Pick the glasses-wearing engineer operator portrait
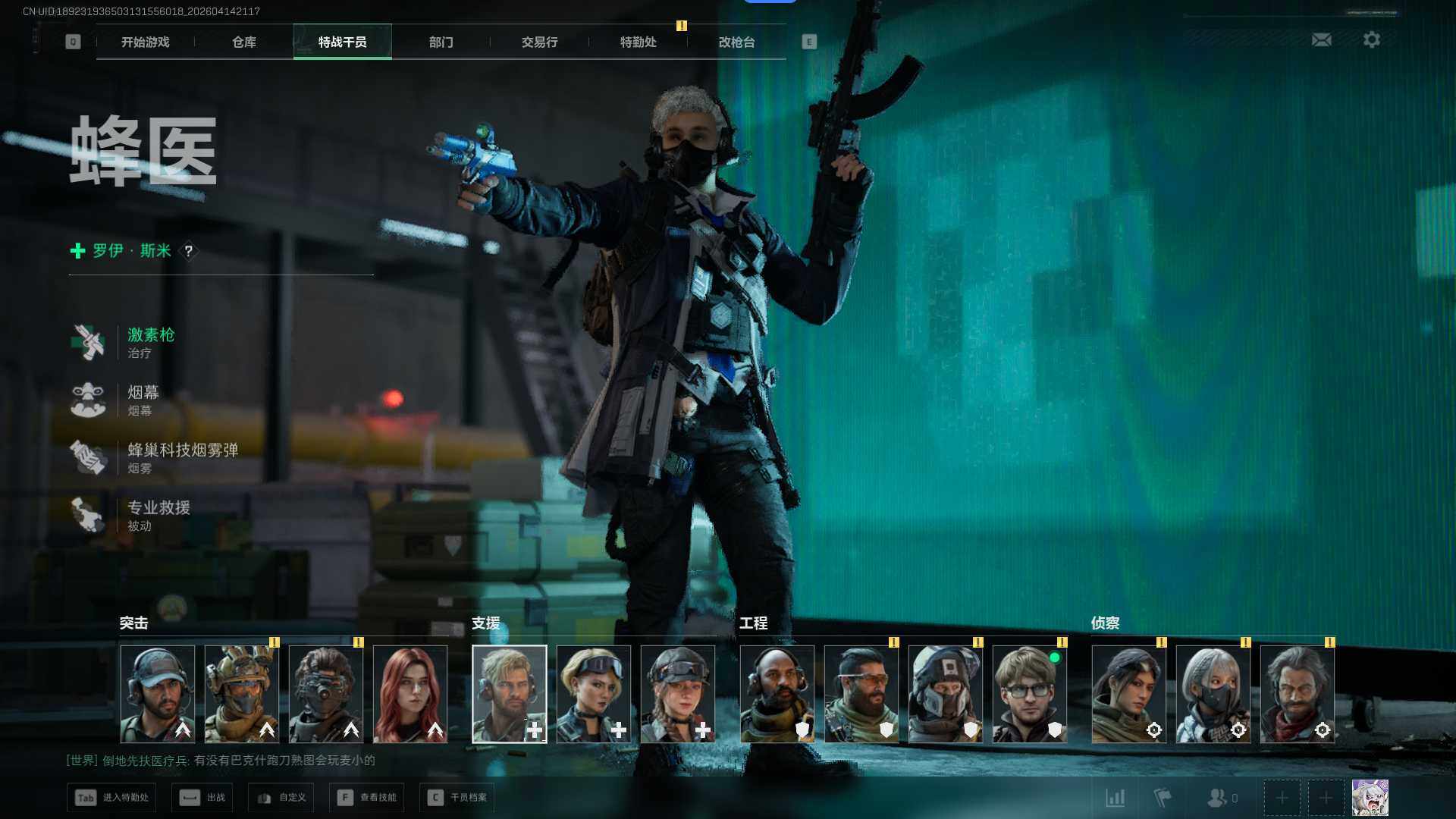 pos(1029,694)
